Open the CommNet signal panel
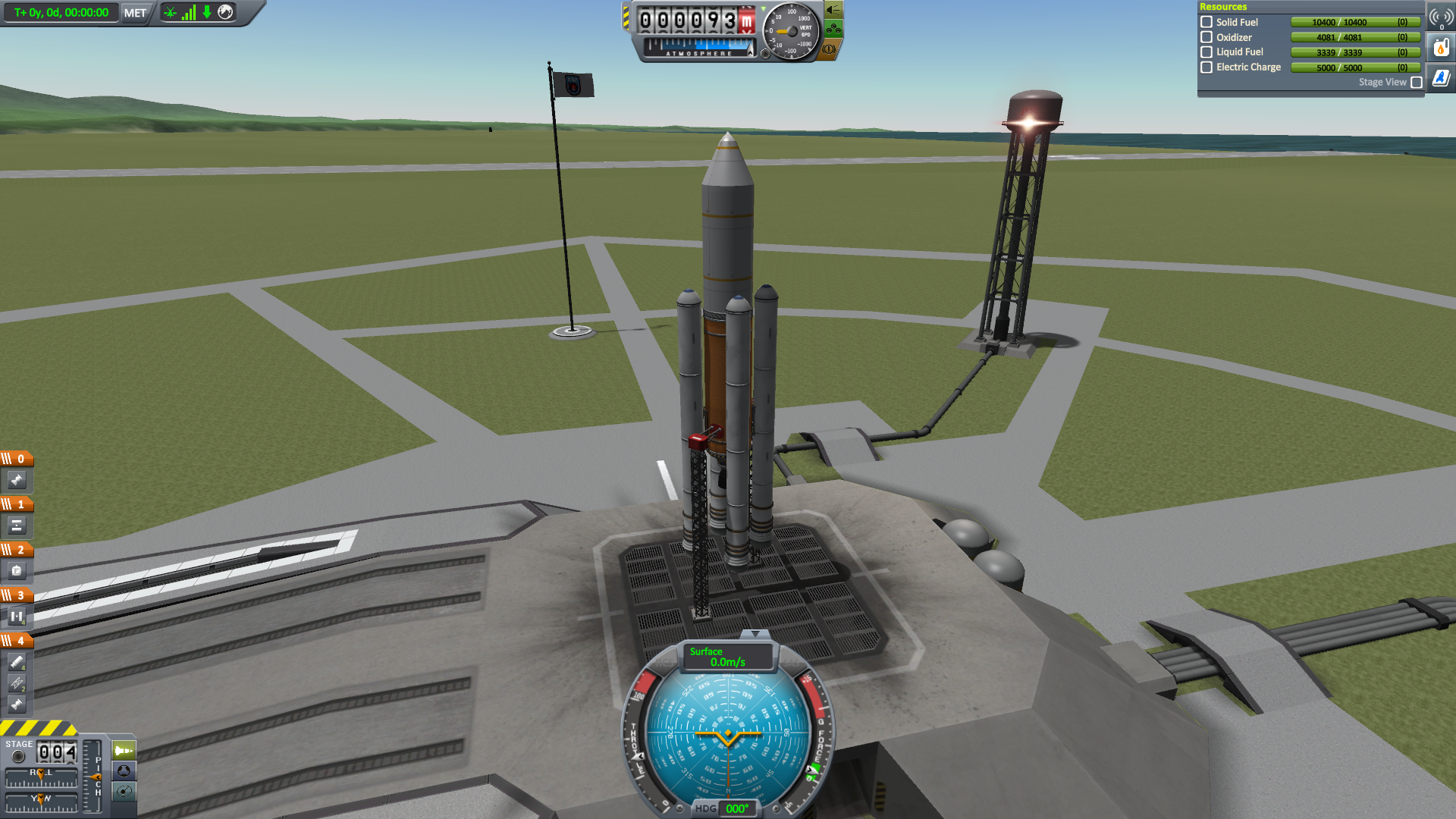Image resolution: width=1456 pixels, height=819 pixels. [1441, 17]
